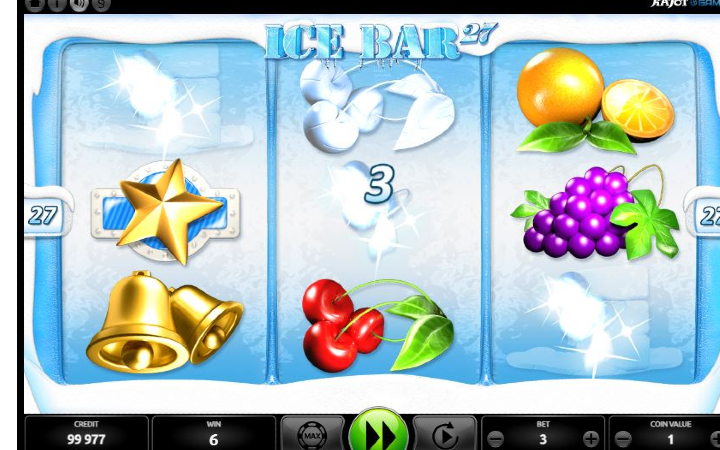
Task: Open the info button at top
Action: coord(56,4)
